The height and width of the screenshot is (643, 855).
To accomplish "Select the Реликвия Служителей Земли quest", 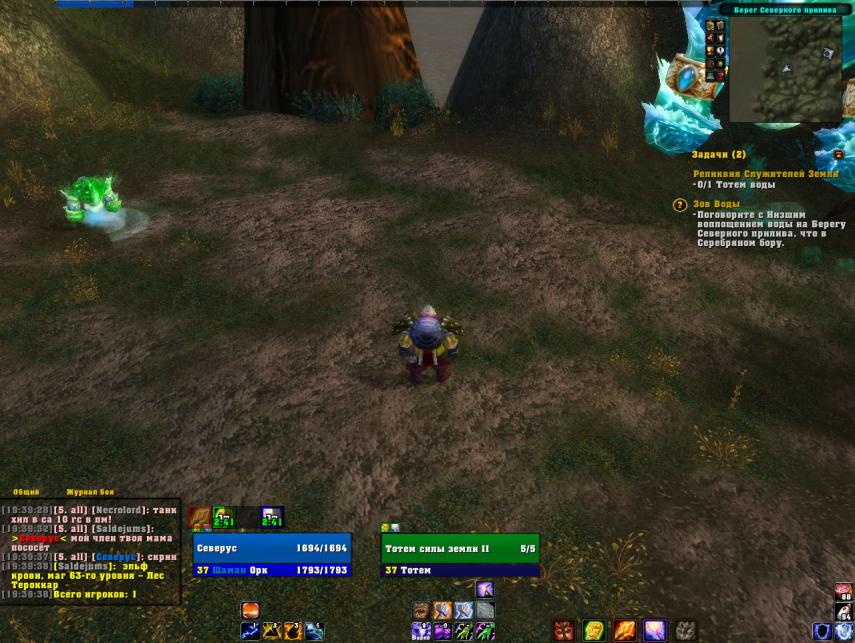I will click(x=765, y=174).
